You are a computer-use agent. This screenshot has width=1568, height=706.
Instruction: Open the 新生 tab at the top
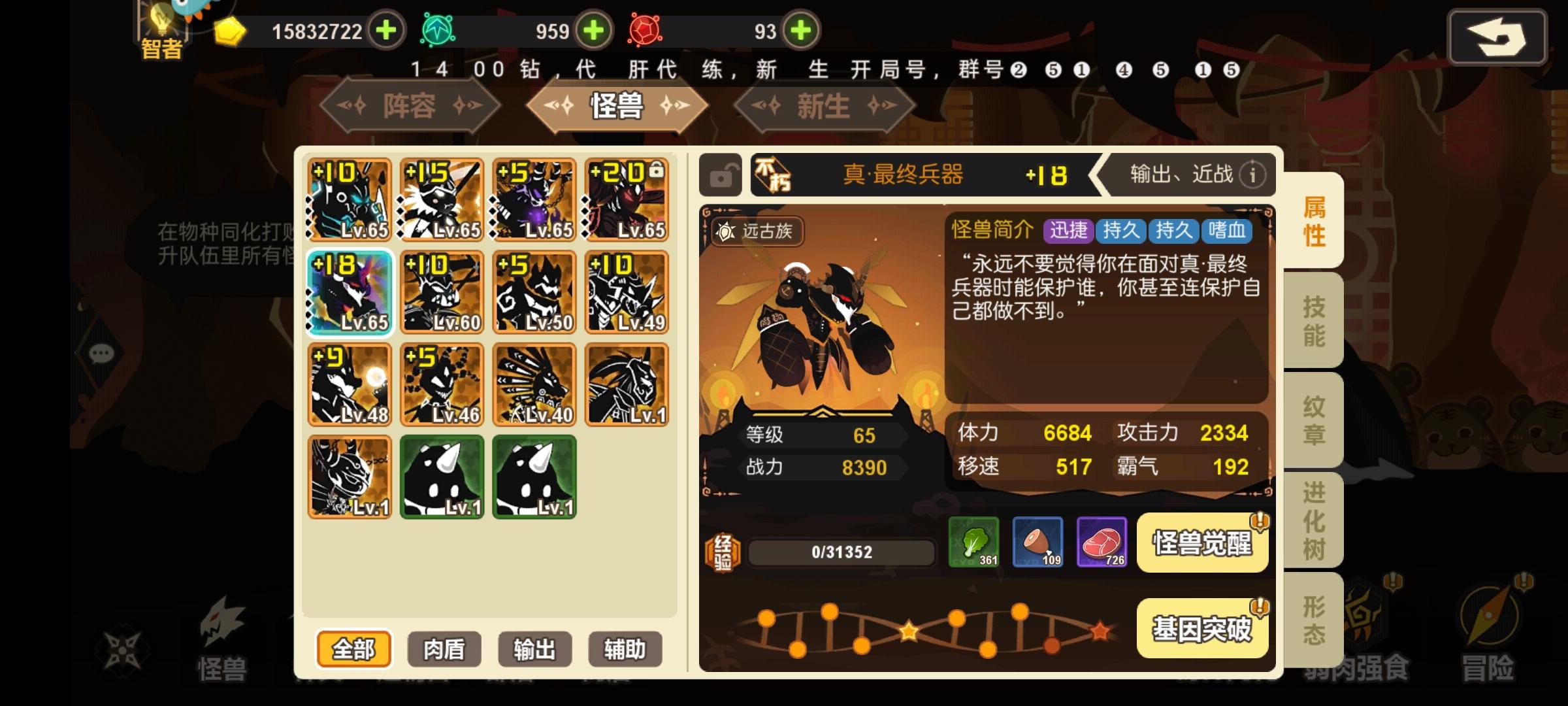[821, 107]
